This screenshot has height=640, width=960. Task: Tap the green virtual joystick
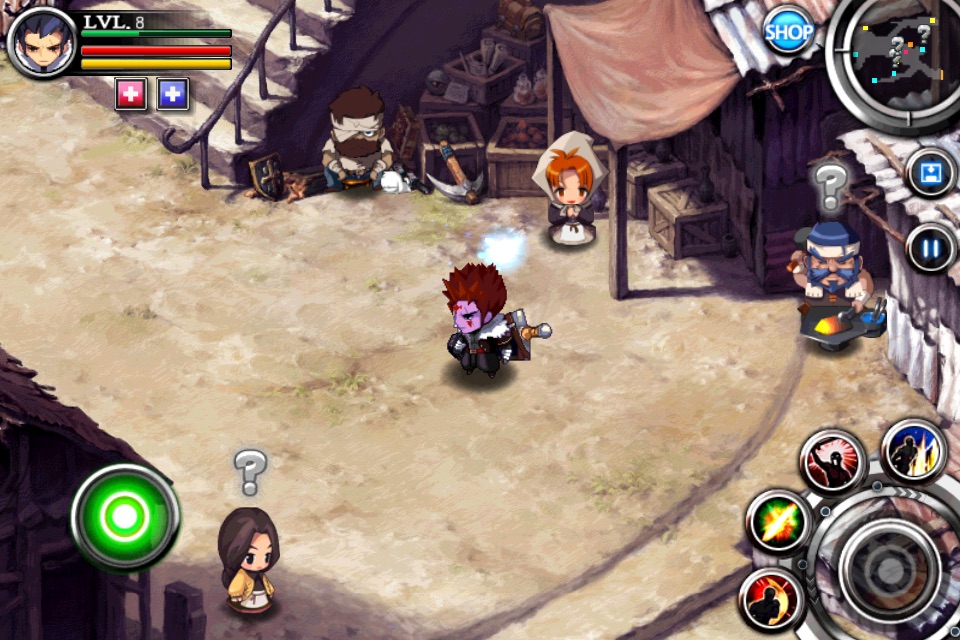(x=125, y=517)
